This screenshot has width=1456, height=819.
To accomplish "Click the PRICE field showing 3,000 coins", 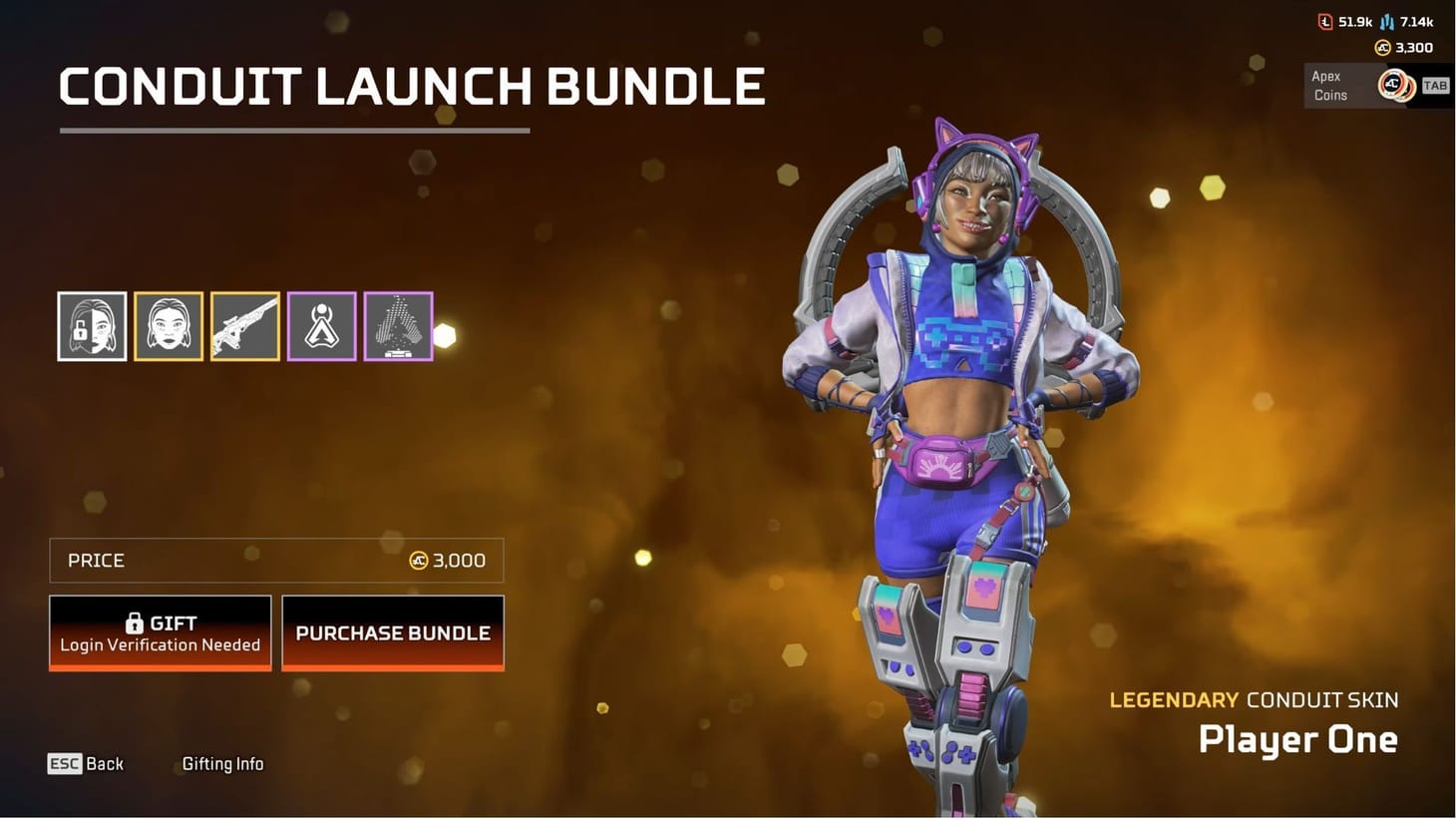I will 276,561.
